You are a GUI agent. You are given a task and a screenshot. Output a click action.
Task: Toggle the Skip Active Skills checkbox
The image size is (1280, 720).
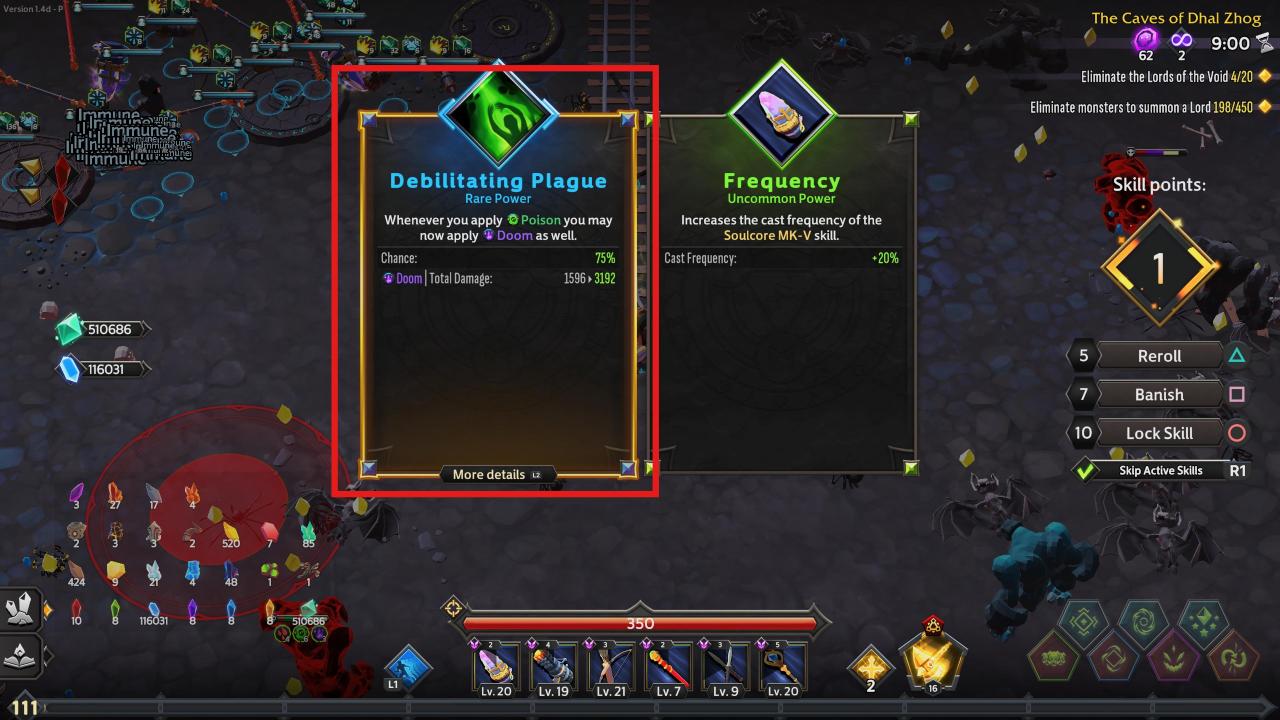point(1085,470)
